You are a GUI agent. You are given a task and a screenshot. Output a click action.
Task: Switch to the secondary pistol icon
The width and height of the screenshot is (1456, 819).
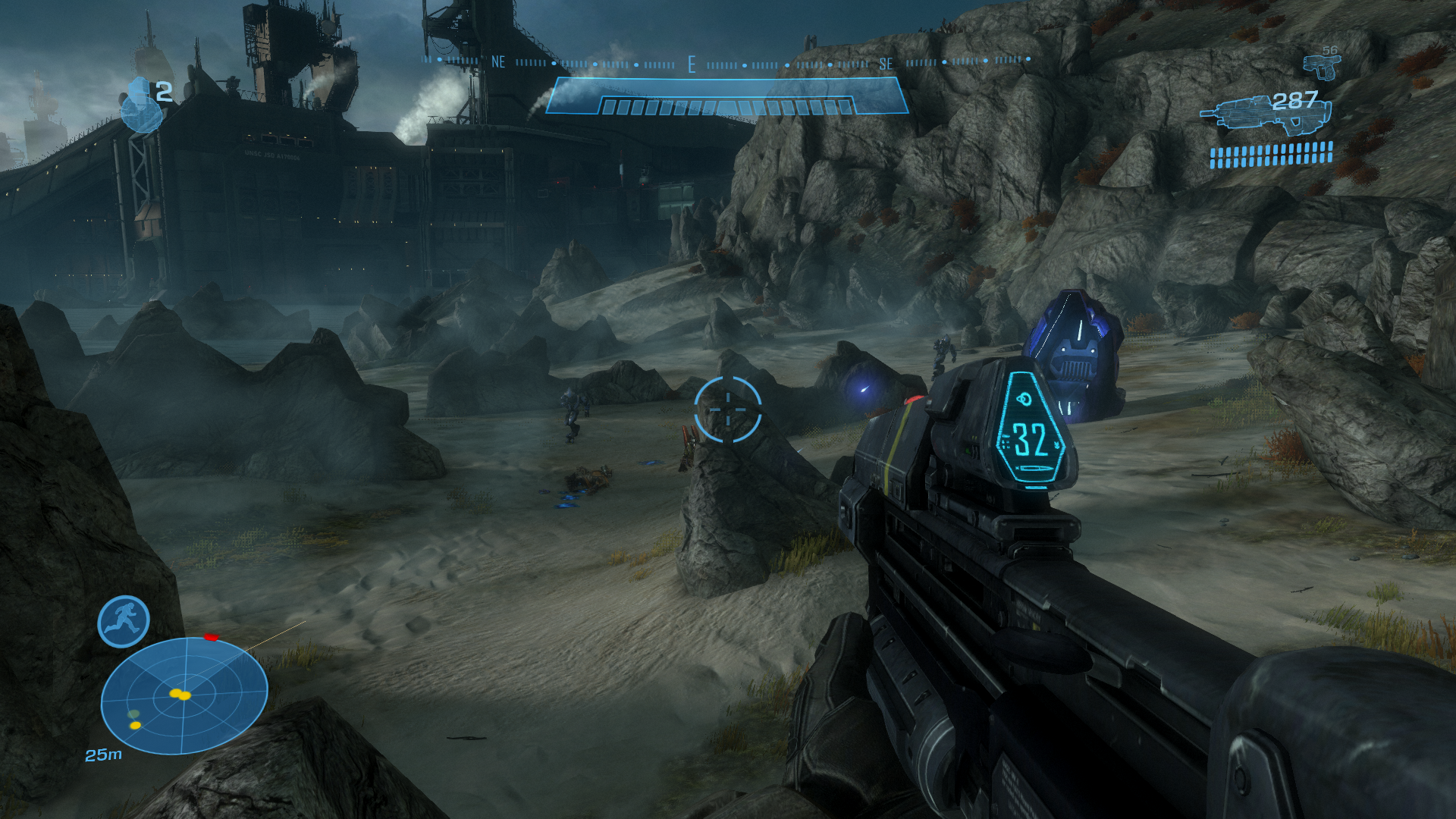coord(1320,66)
